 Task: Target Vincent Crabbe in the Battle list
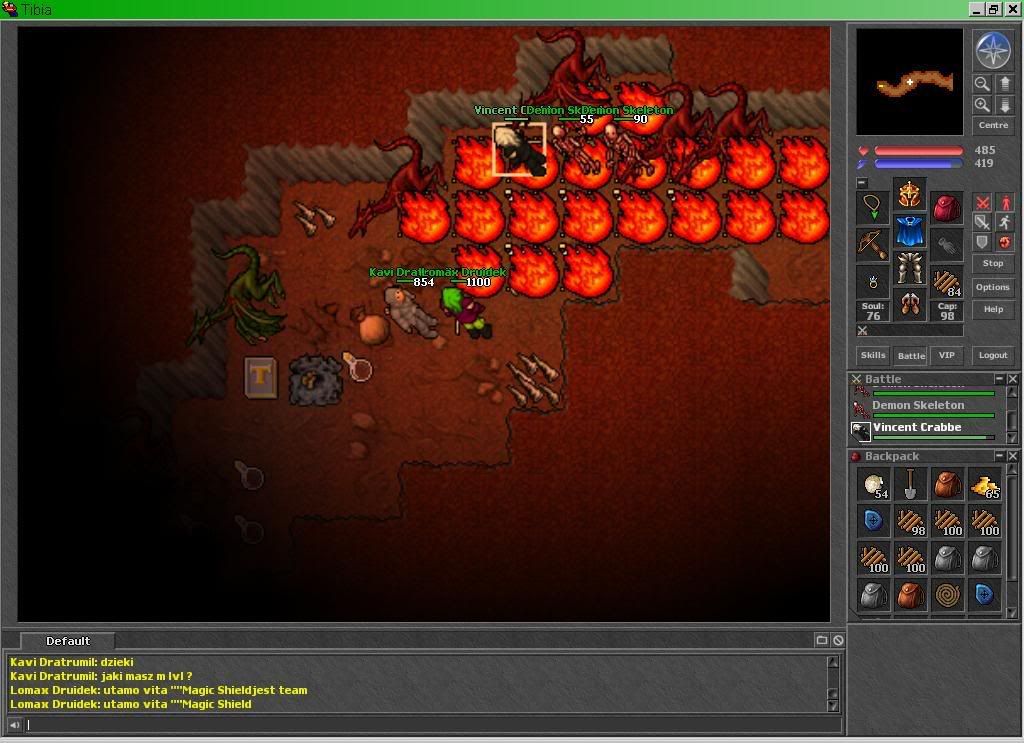pos(916,428)
